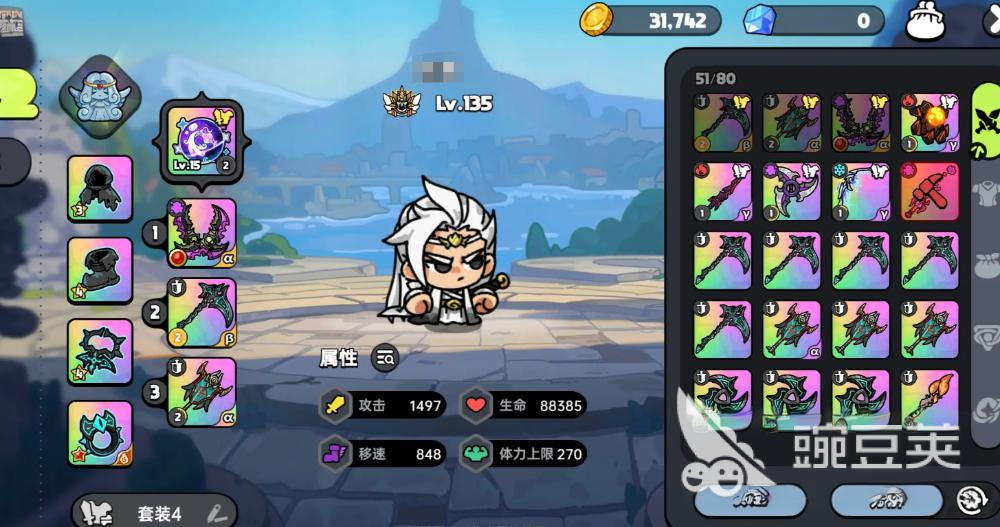Open the equipped spiked bracelet slot

tap(100, 351)
